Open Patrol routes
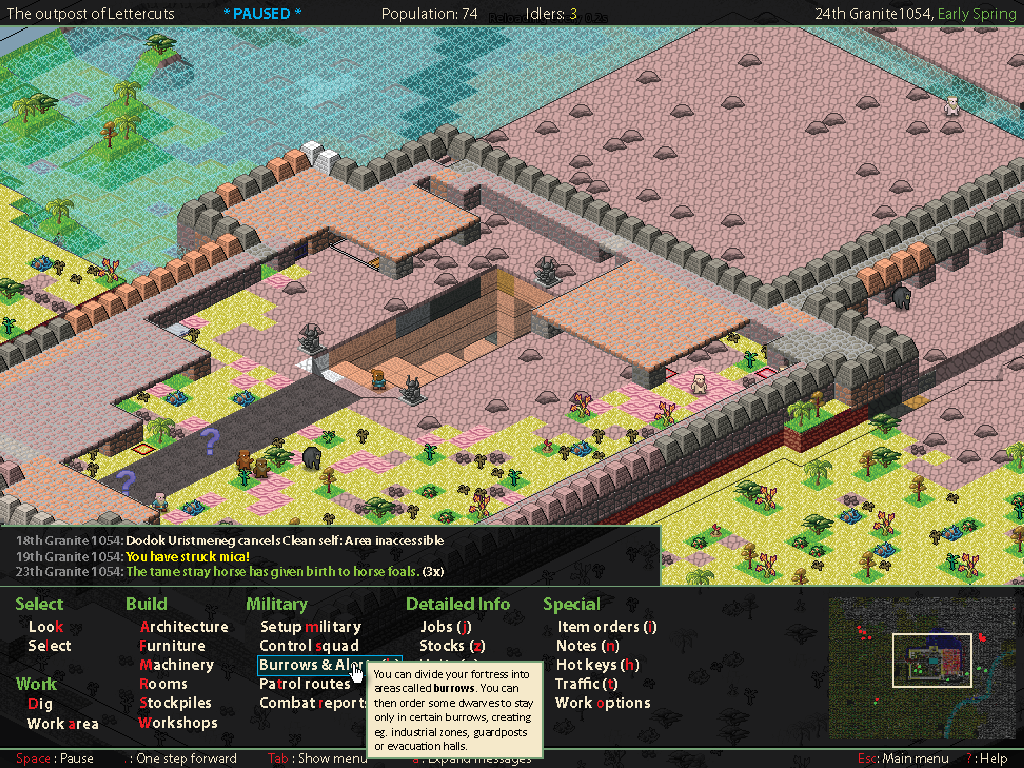This screenshot has height=768, width=1024. pos(305,684)
